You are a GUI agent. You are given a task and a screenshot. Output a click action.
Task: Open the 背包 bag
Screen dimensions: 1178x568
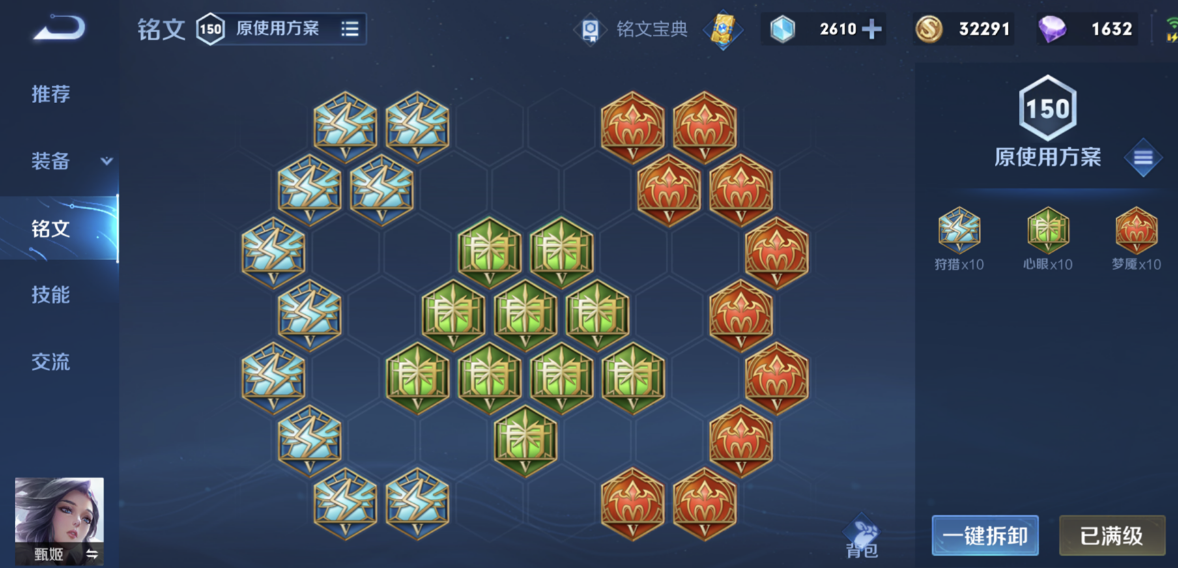click(861, 537)
